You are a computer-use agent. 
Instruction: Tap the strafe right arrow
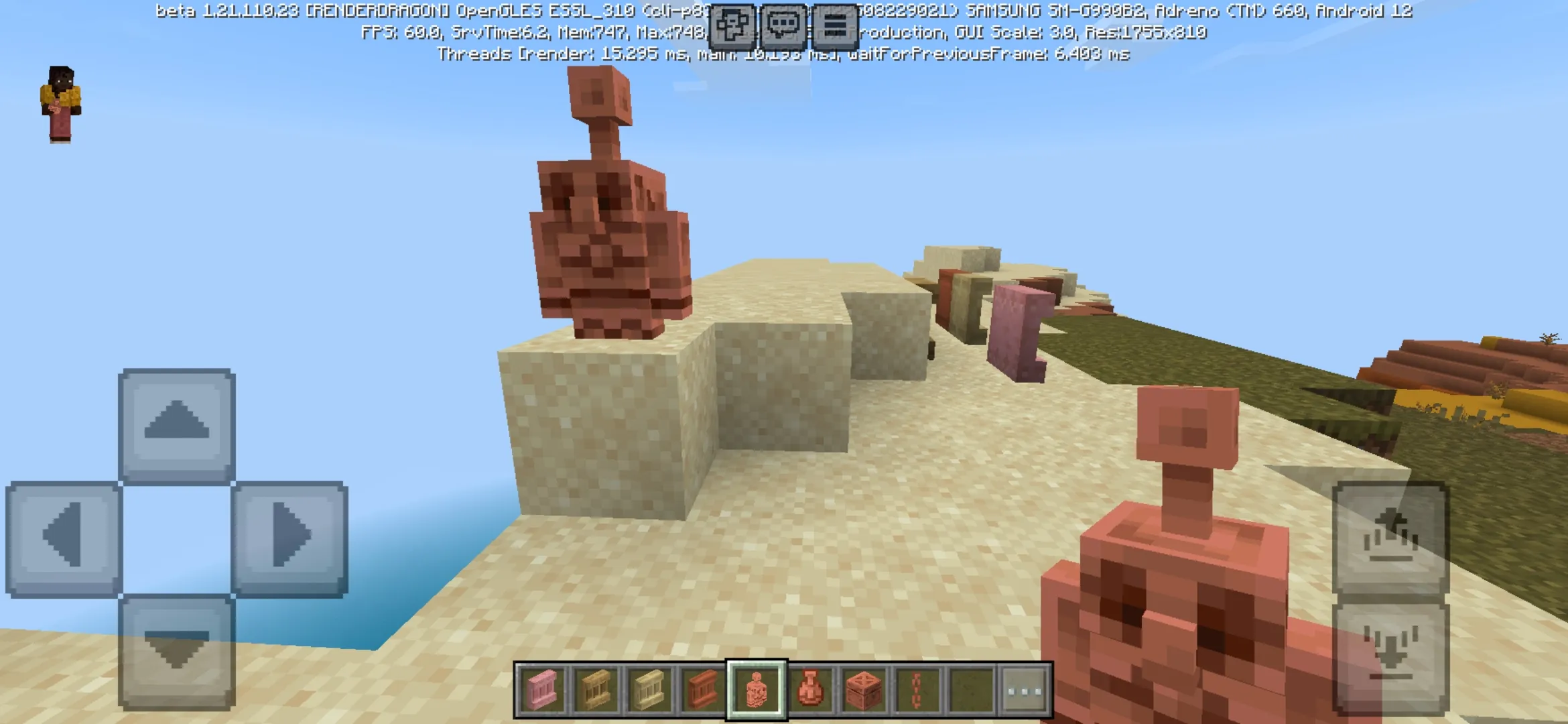point(289,538)
